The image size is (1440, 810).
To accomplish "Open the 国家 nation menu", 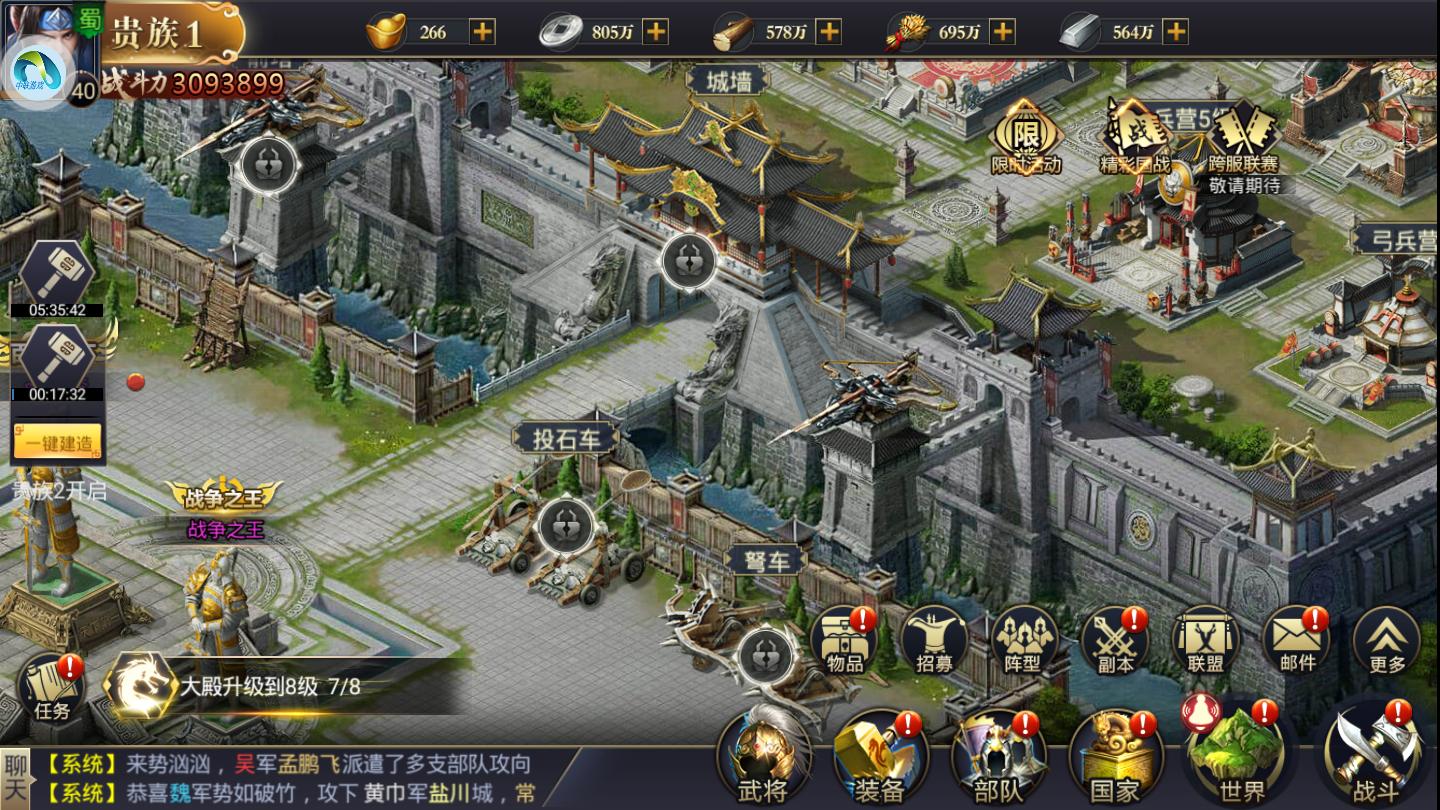I will (x=1115, y=757).
